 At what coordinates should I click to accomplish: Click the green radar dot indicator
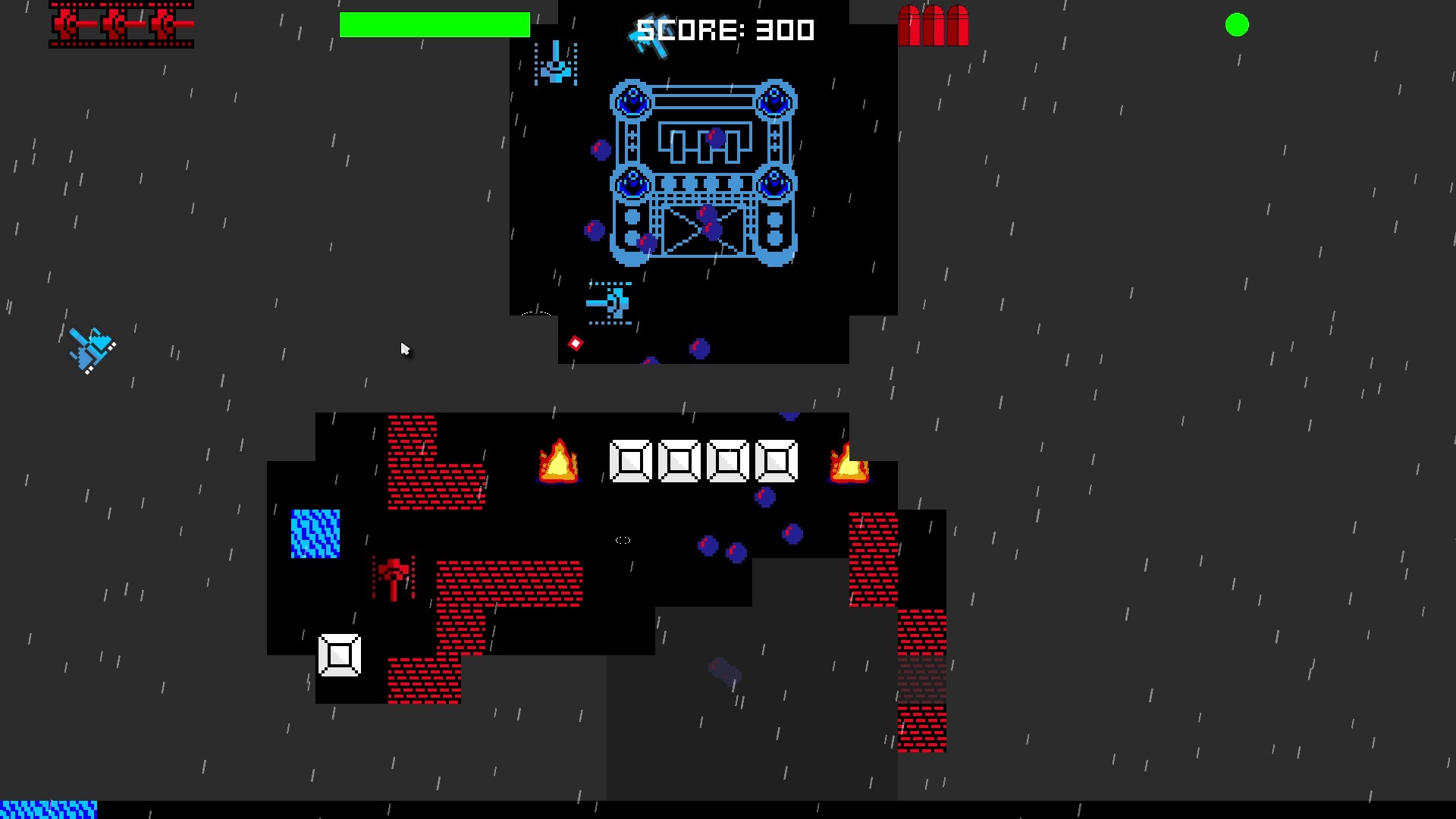[x=1238, y=25]
